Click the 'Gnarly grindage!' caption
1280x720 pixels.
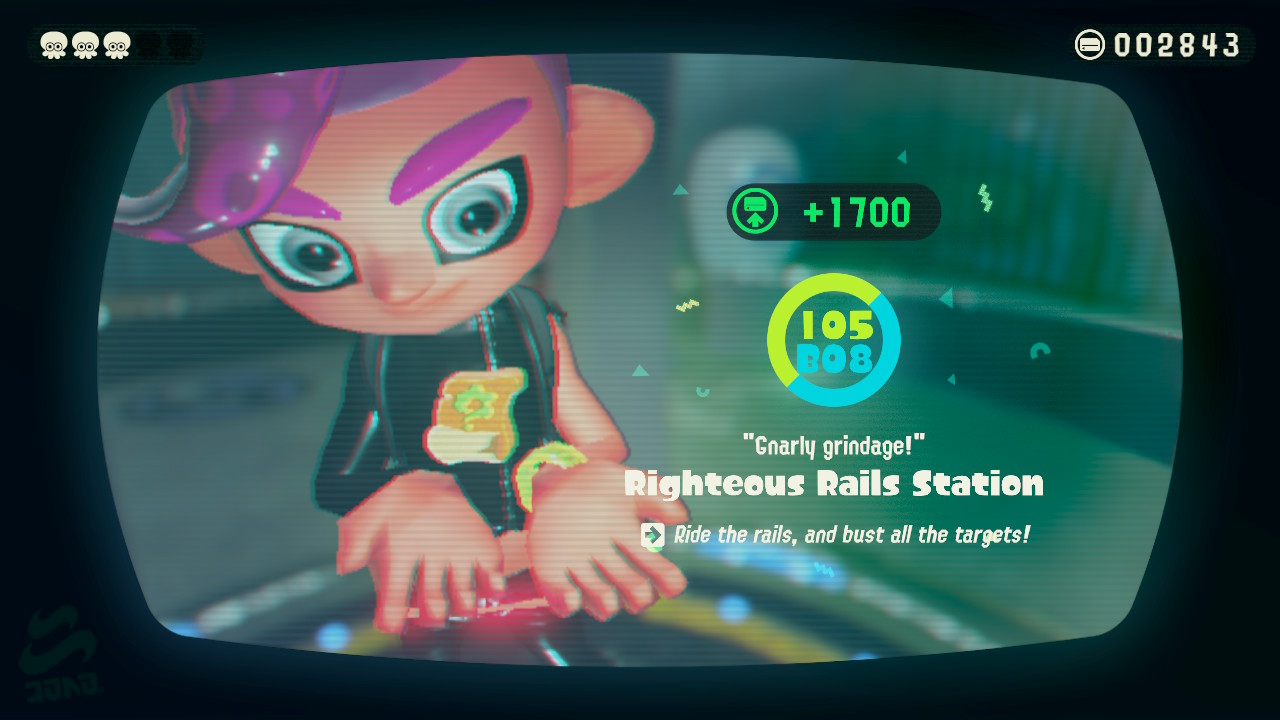833,445
